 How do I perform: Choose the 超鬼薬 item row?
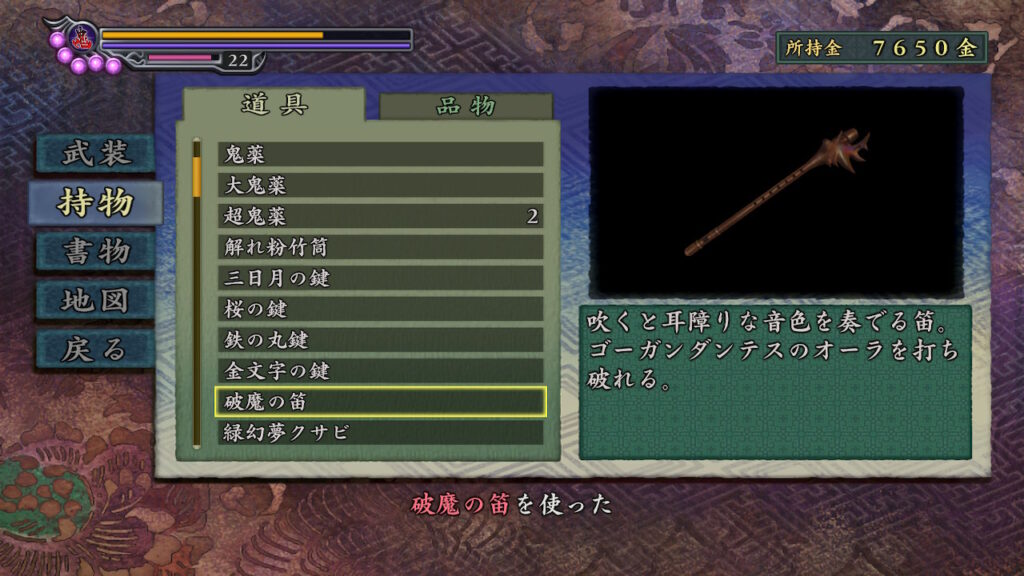pyautogui.click(x=380, y=216)
